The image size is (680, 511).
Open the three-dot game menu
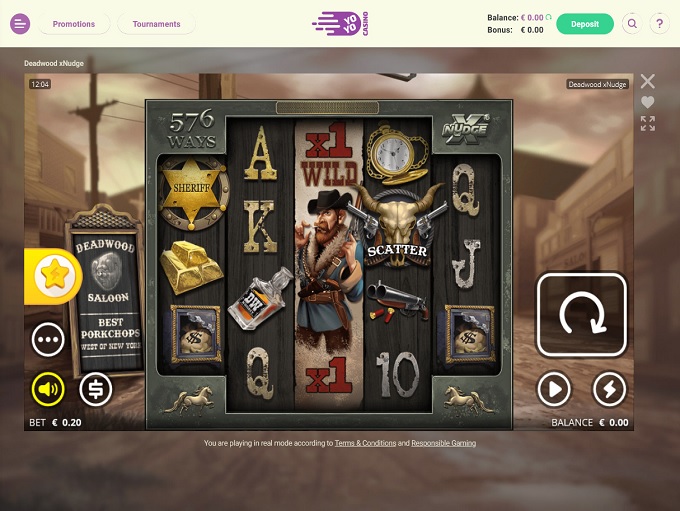pyautogui.click(x=48, y=339)
